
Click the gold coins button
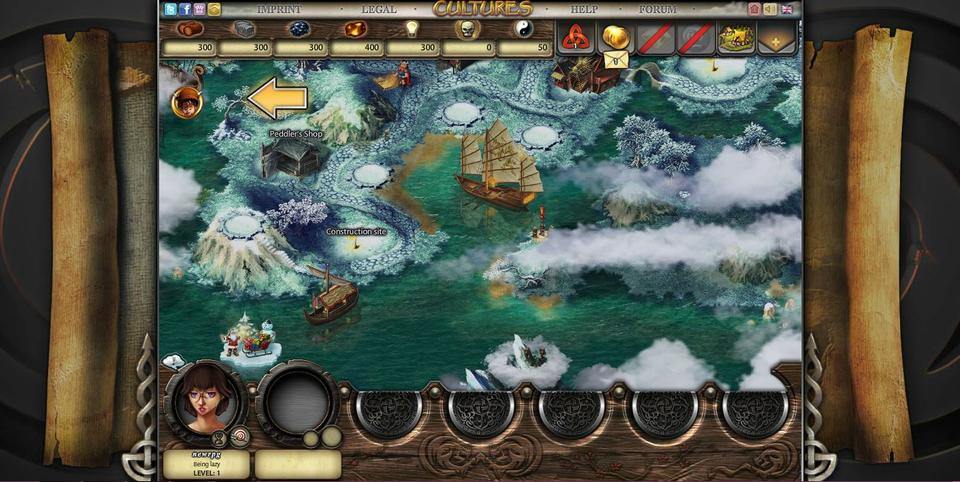615,36
